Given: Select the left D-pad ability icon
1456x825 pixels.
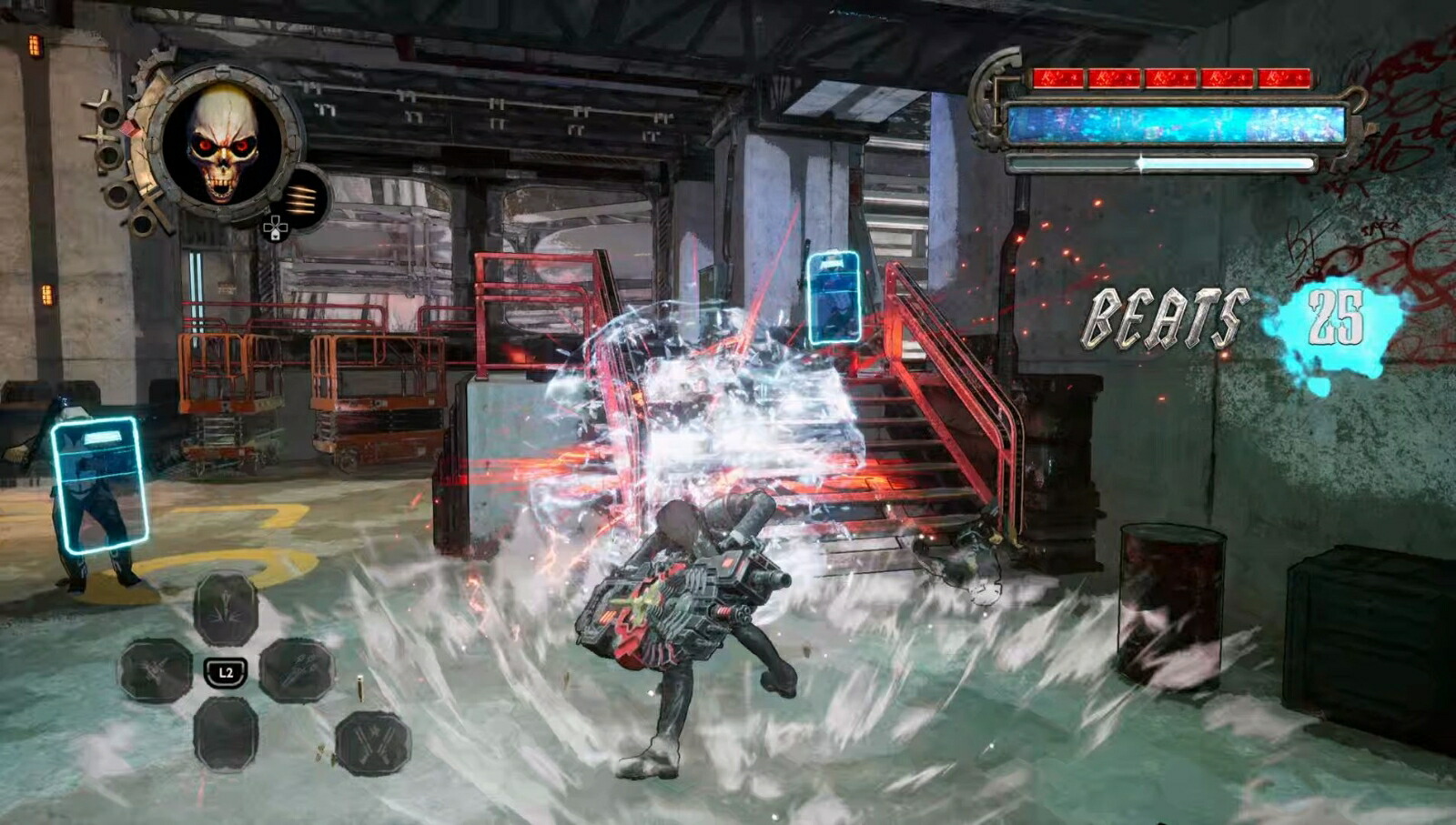Looking at the screenshot, I should [155, 670].
